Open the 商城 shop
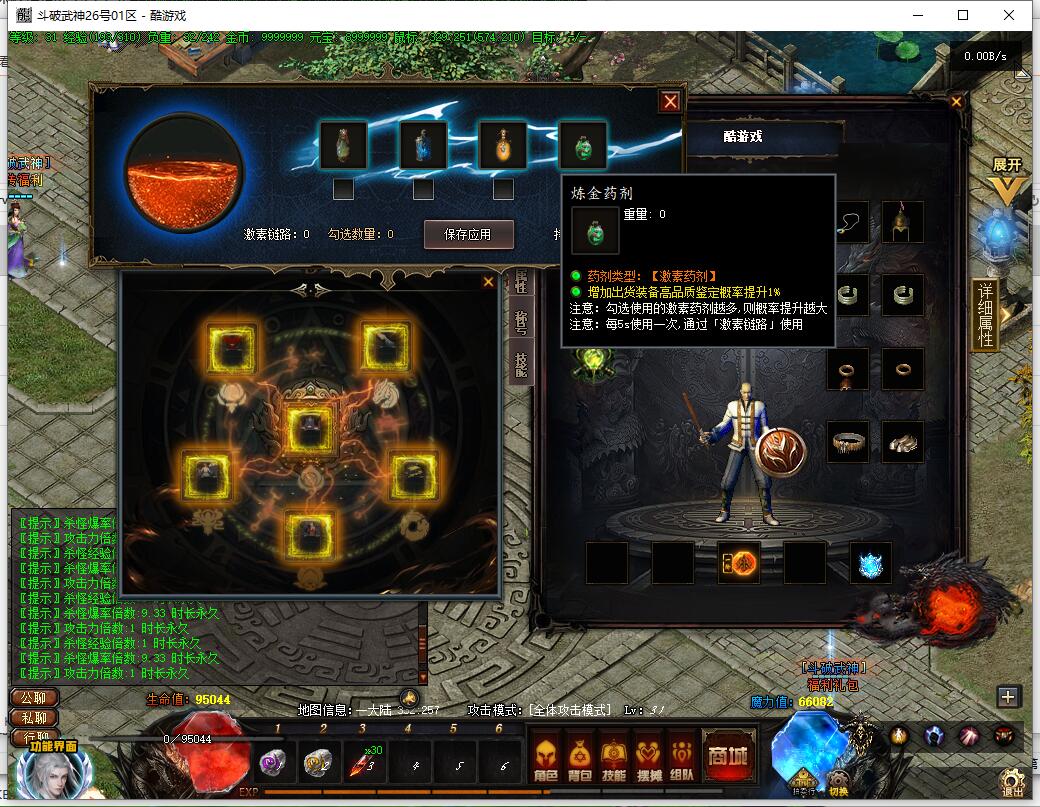Image resolution: width=1040 pixels, height=807 pixels. [x=727, y=756]
